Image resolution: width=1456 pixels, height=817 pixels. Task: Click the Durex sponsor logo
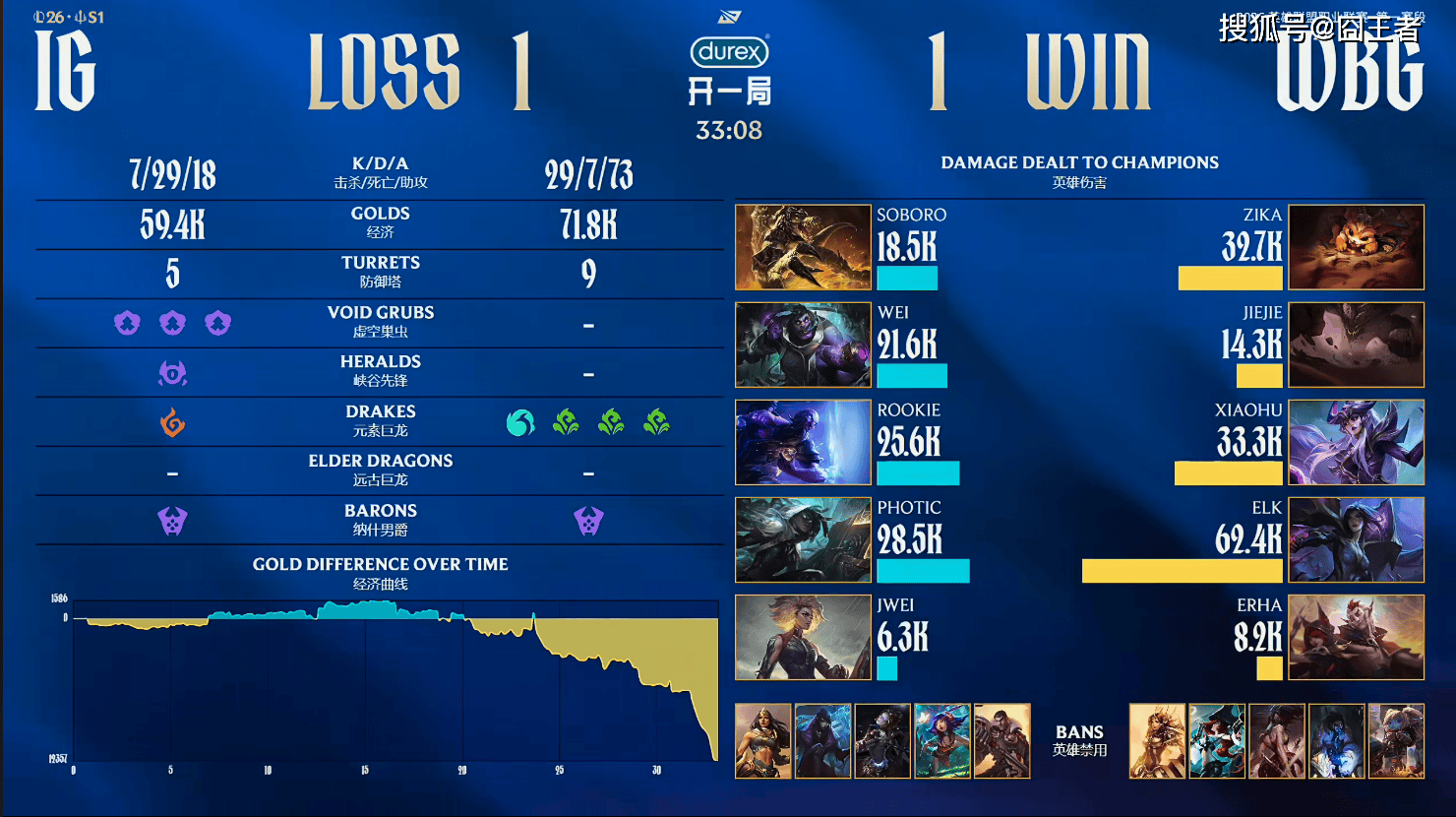pyautogui.click(x=729, y=51)
